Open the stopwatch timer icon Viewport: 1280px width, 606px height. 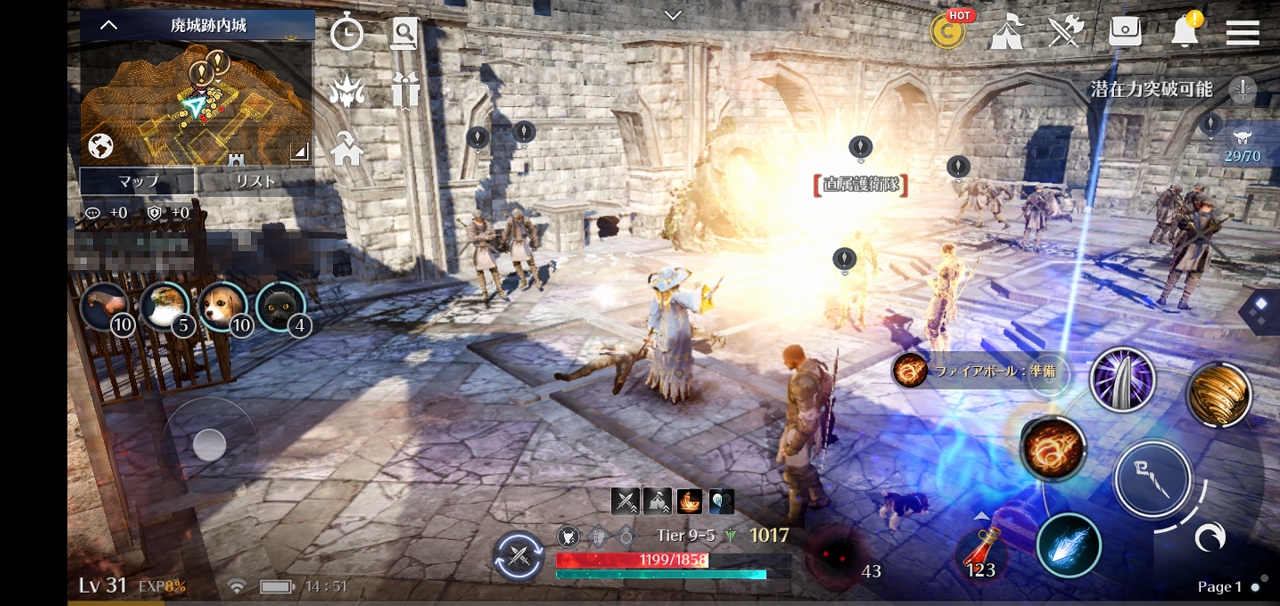[347, 34]
